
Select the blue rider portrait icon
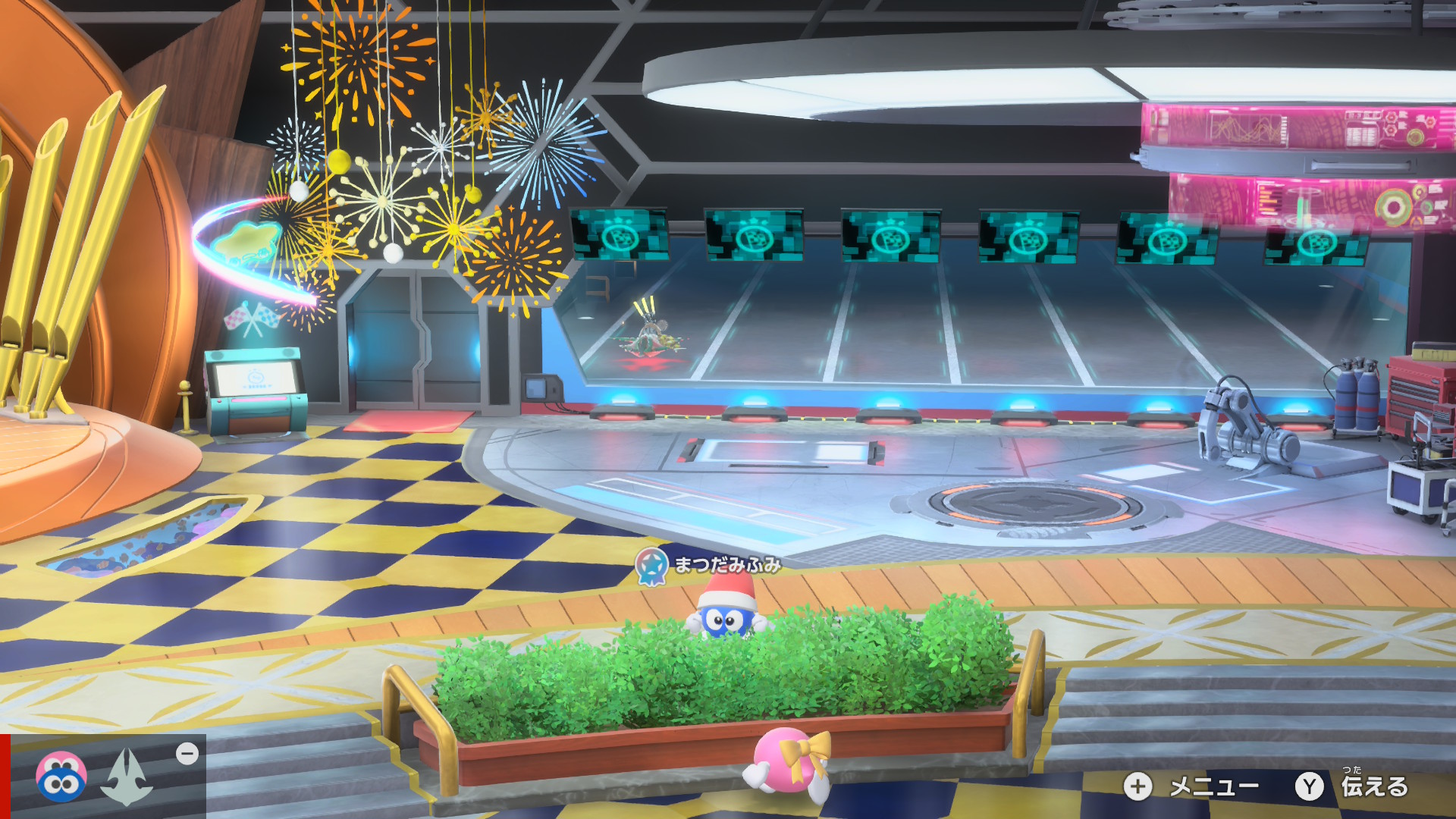pos(61,777)
